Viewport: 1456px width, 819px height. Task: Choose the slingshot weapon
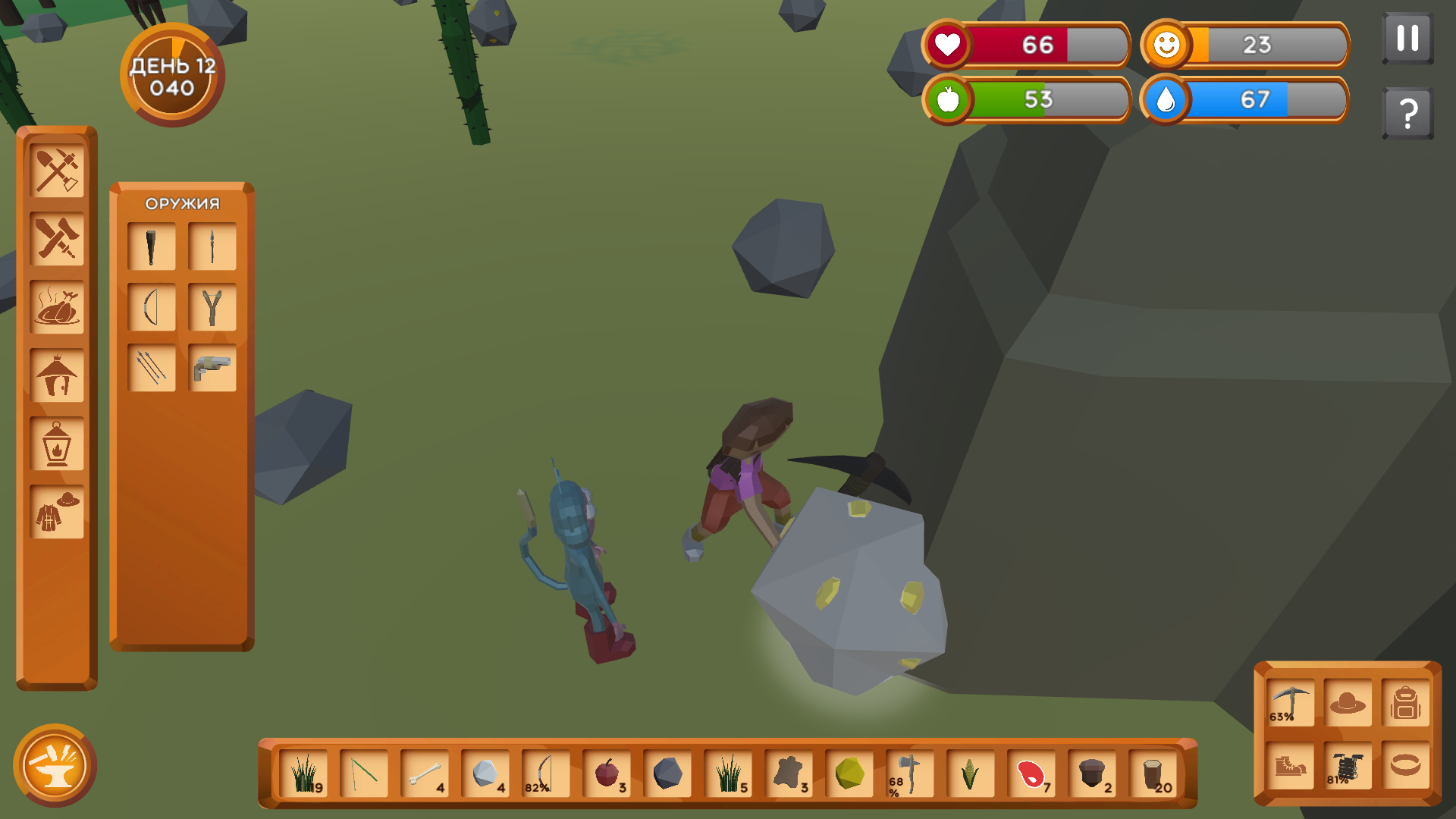click(211, 306)
